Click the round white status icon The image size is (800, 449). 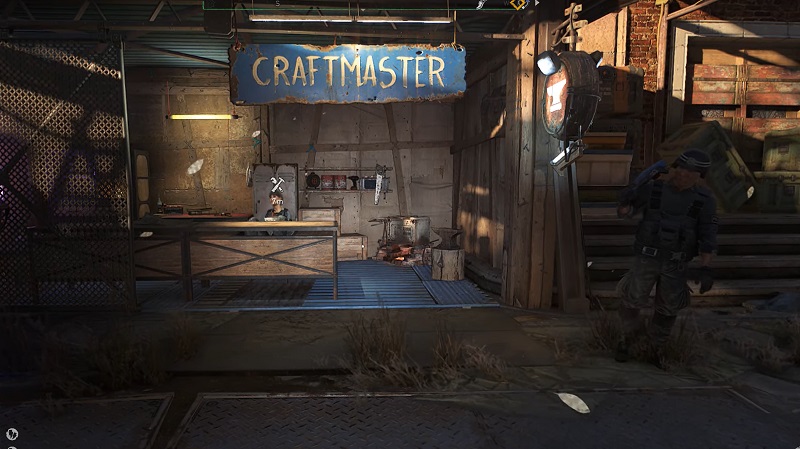(x=12, y=434)
